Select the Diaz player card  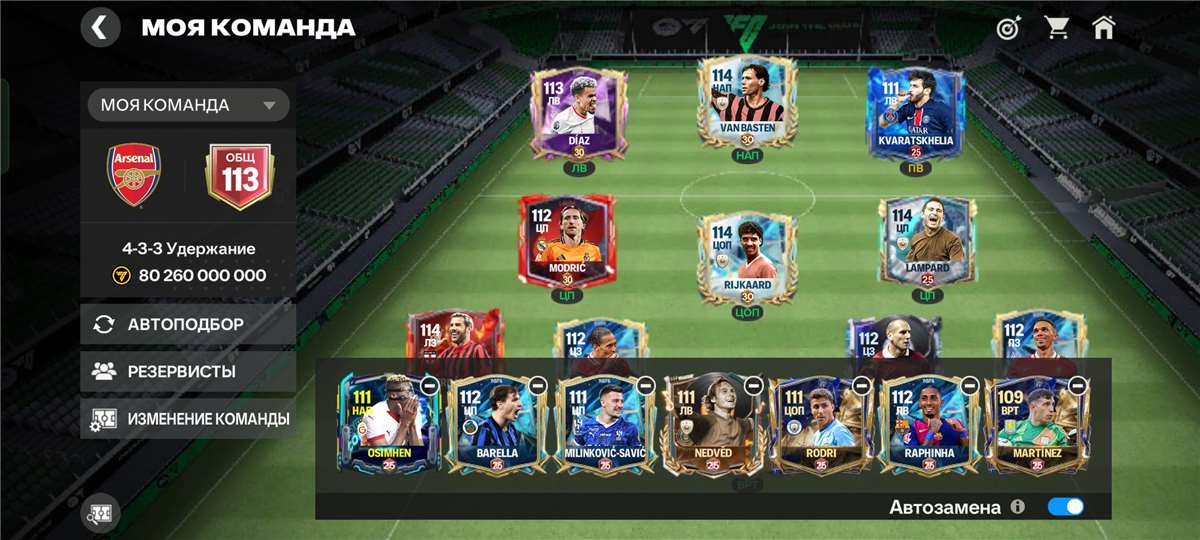578,112
